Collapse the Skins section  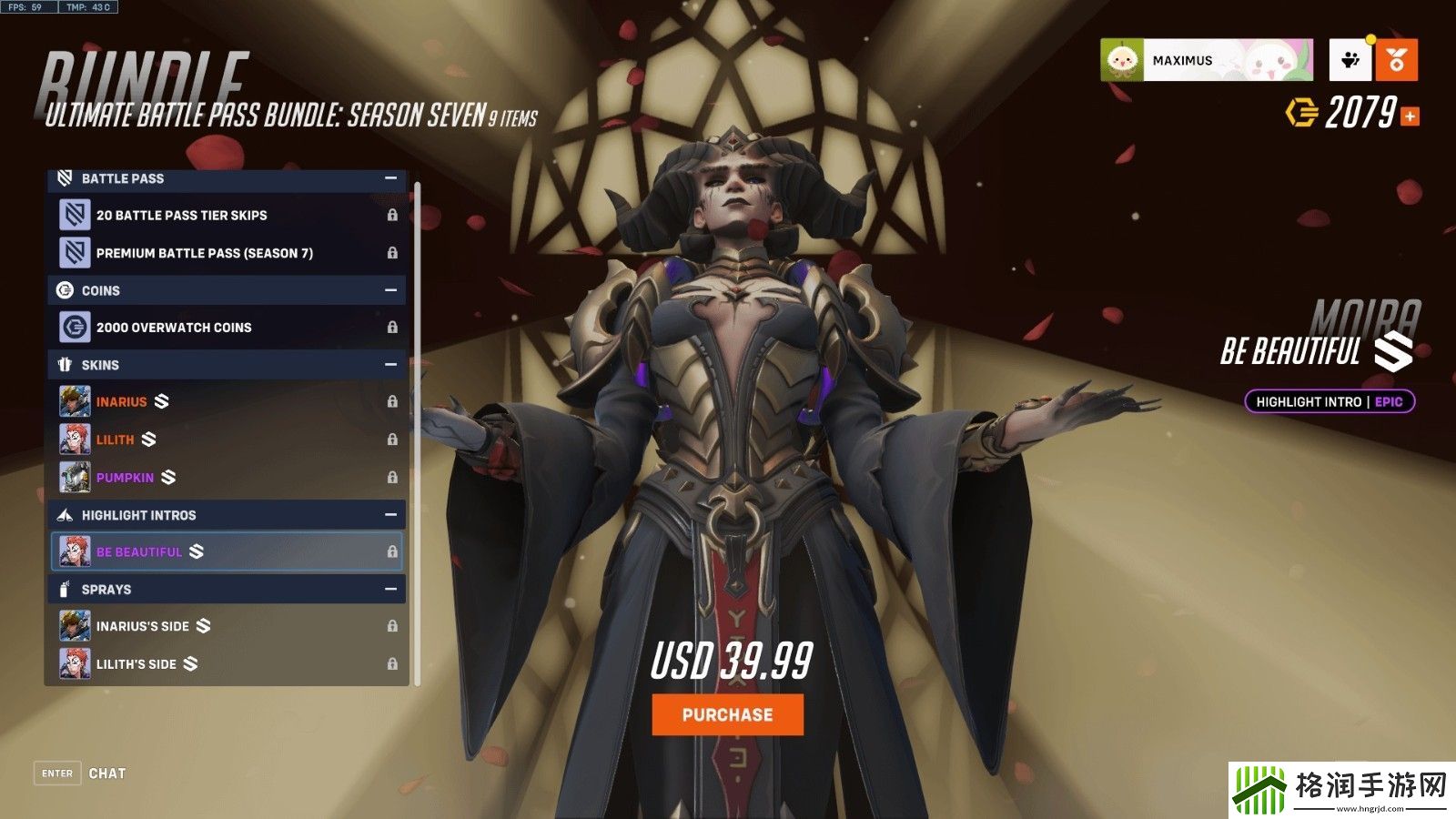click(x=390, y=365)
